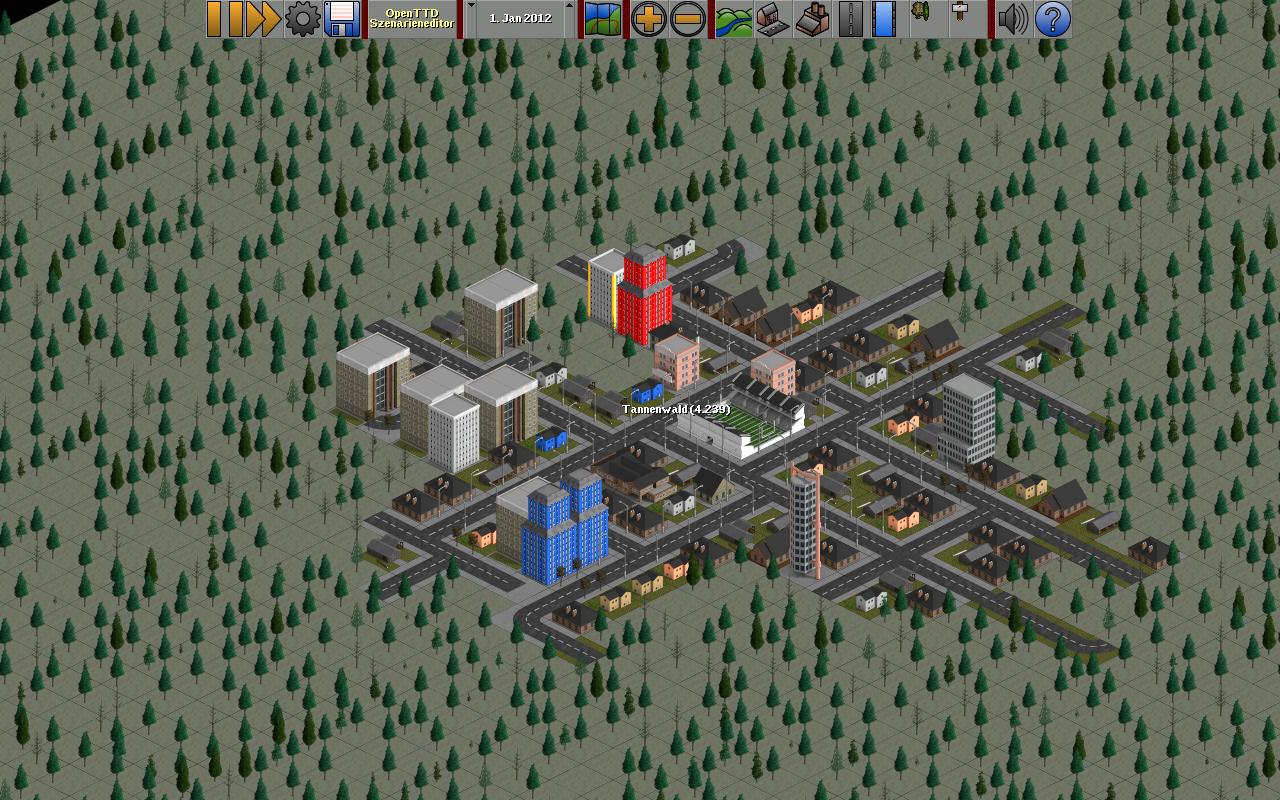Viewport: 1280px width, 800px height.
Task: Open the speaker sound and music menu
Action: point(1013,19)
